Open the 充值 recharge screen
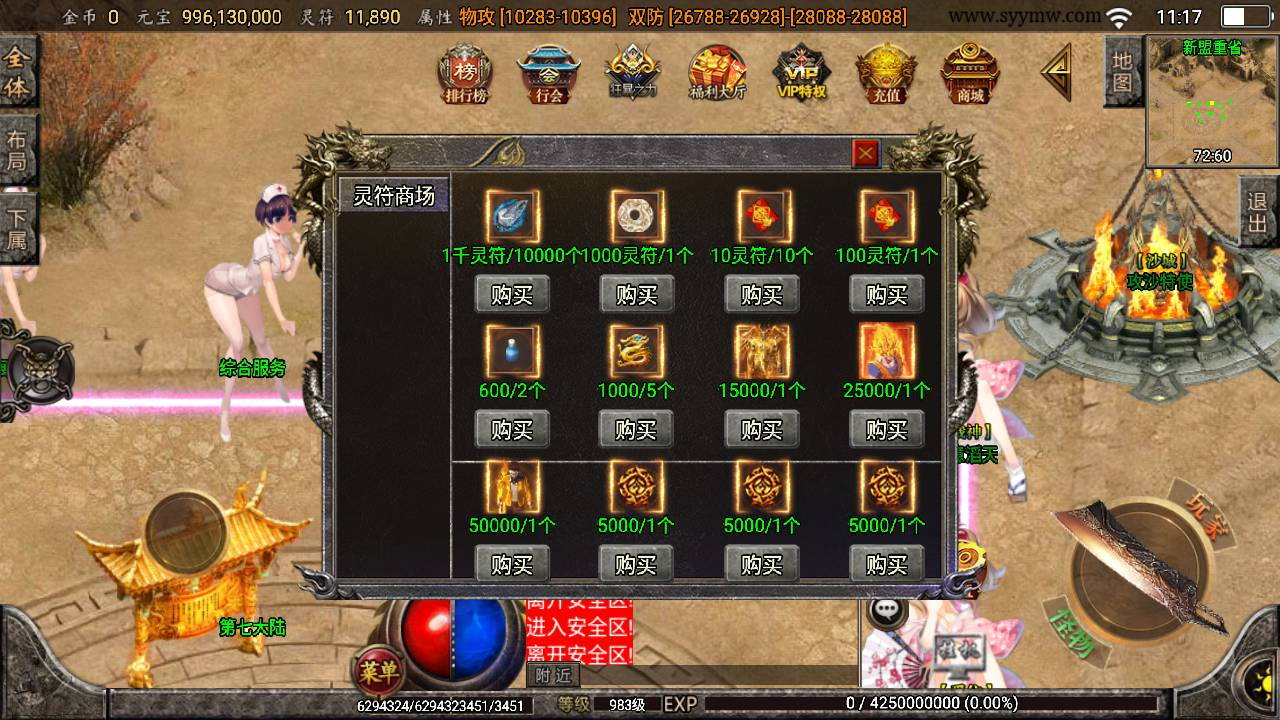Viewport: 1280px width, 720px height. [886, 75]
